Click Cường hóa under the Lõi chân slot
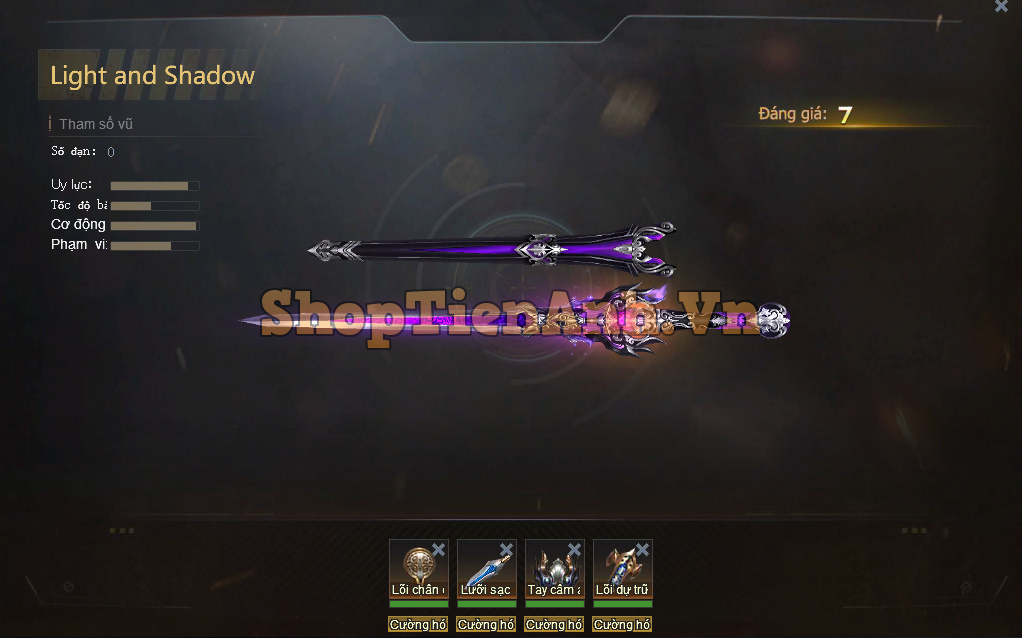The width and height of the screenshot is (1022, 638). [418, 624]
